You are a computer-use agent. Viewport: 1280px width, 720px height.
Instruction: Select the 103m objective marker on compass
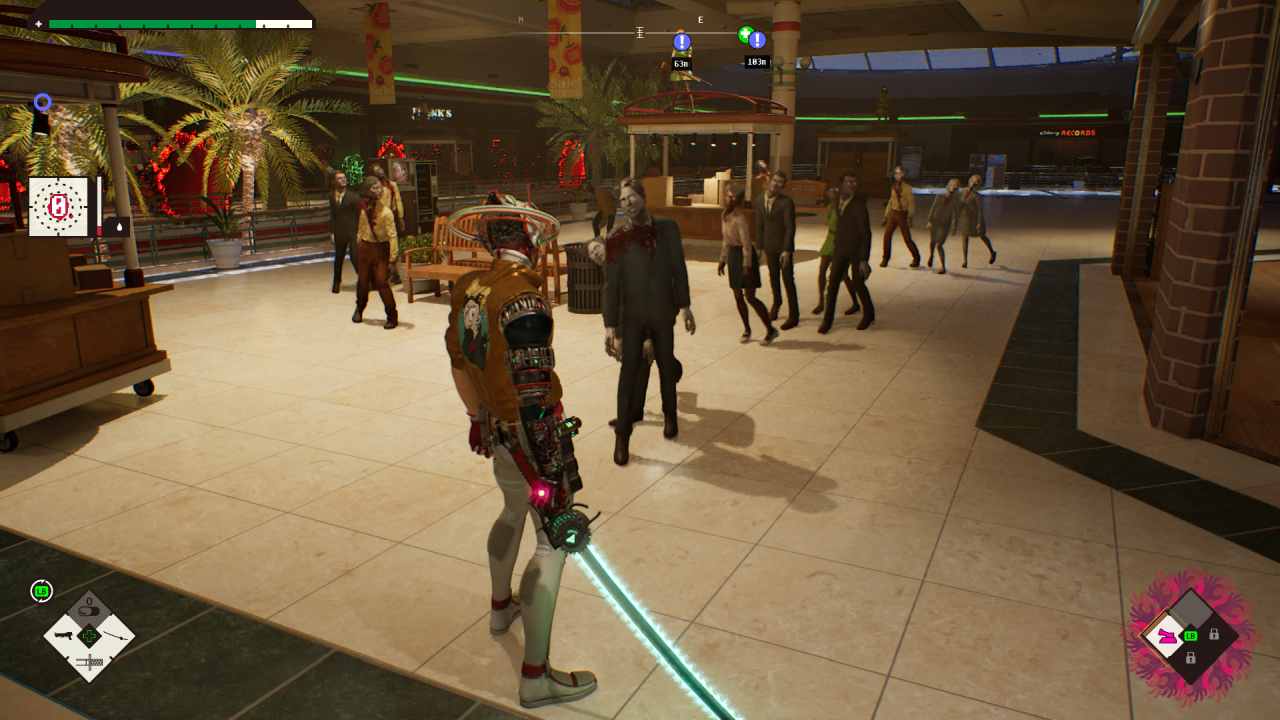(x=757, y=41)
